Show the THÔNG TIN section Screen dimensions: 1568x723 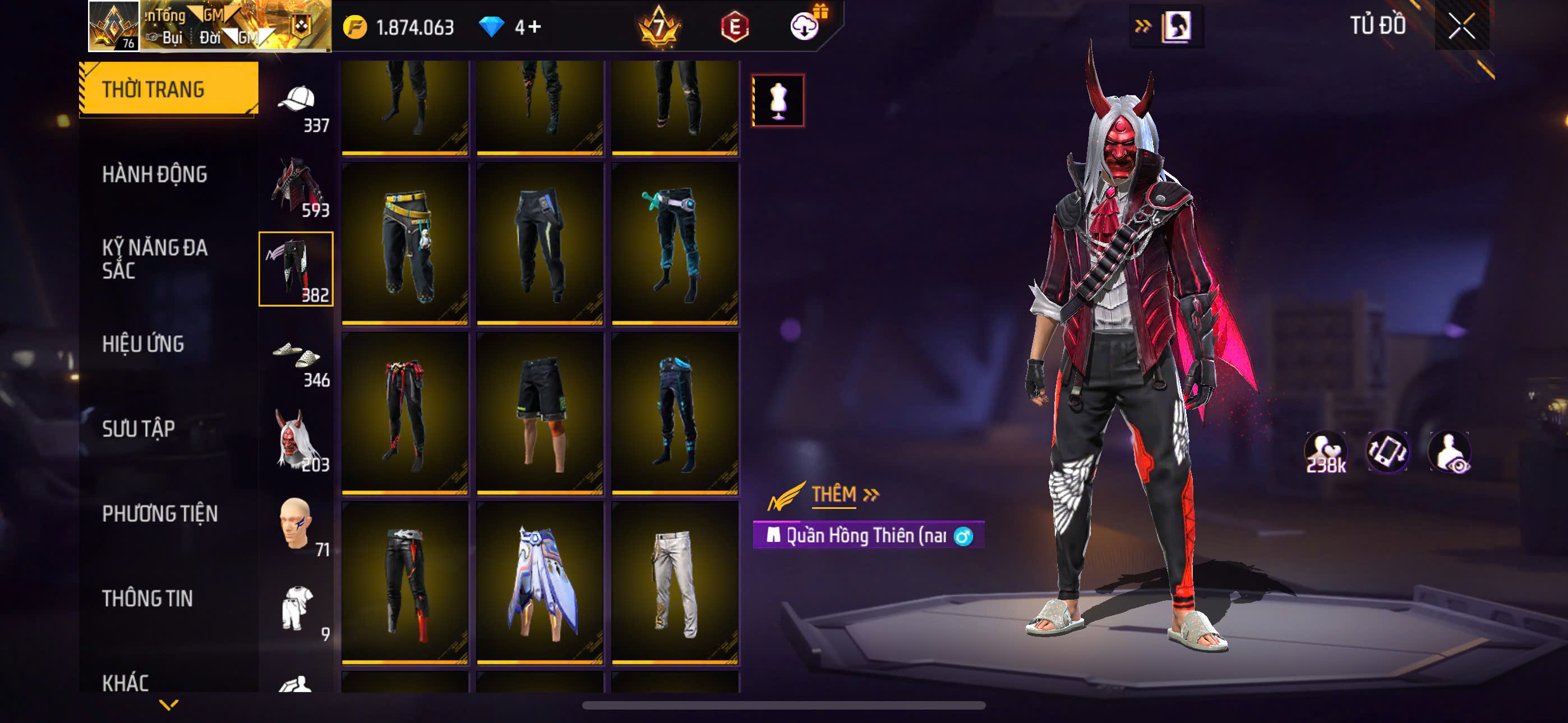147,598
